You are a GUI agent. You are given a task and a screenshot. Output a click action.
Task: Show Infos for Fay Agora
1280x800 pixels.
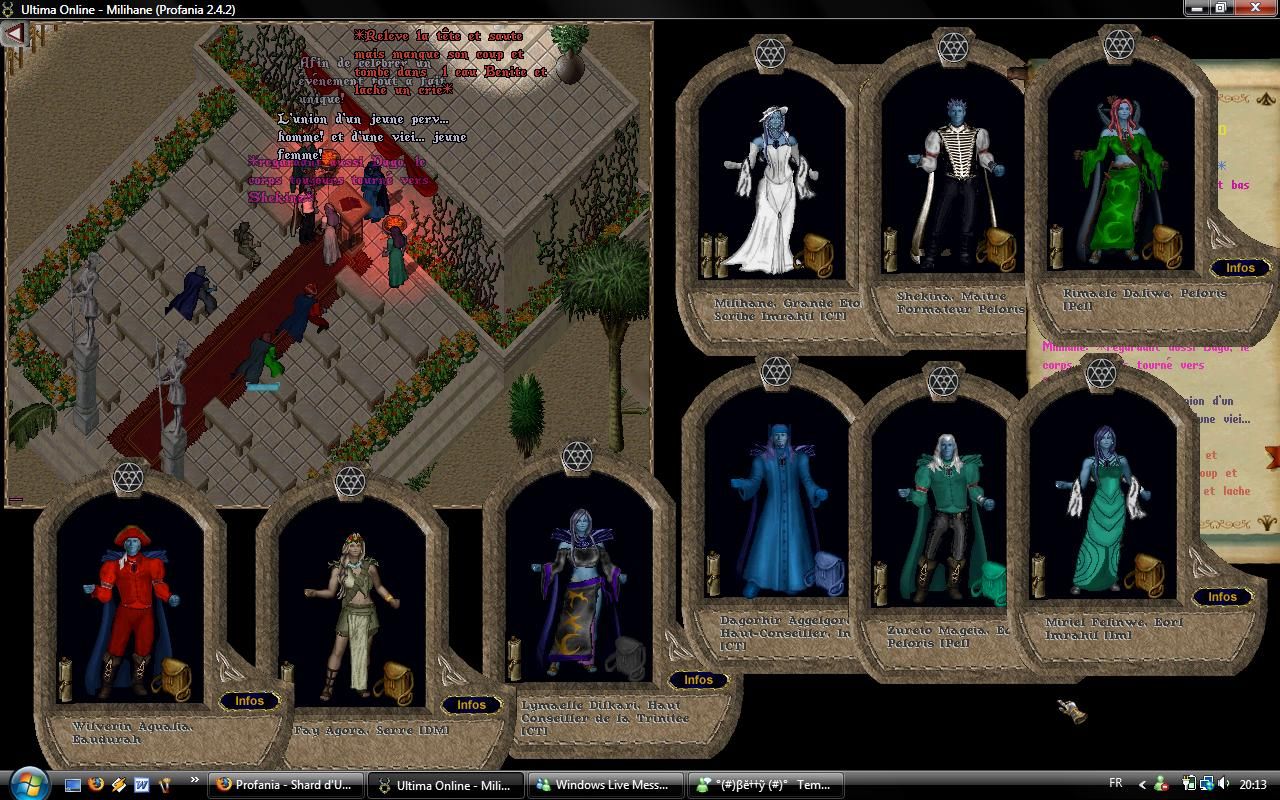pos(471,705)
